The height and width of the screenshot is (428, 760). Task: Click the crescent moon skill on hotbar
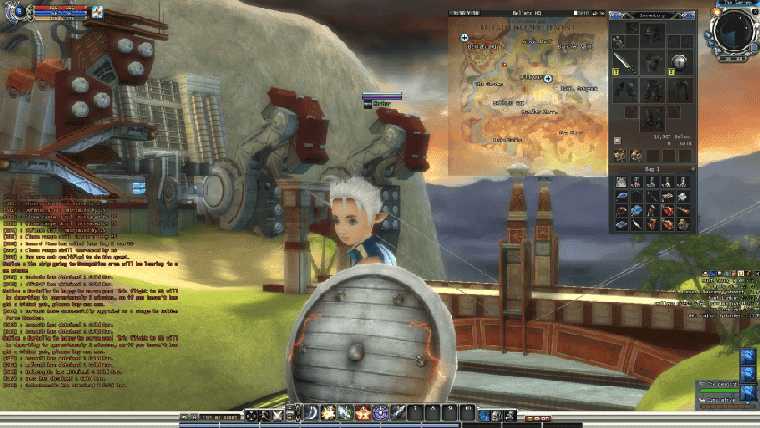[311, 413]
